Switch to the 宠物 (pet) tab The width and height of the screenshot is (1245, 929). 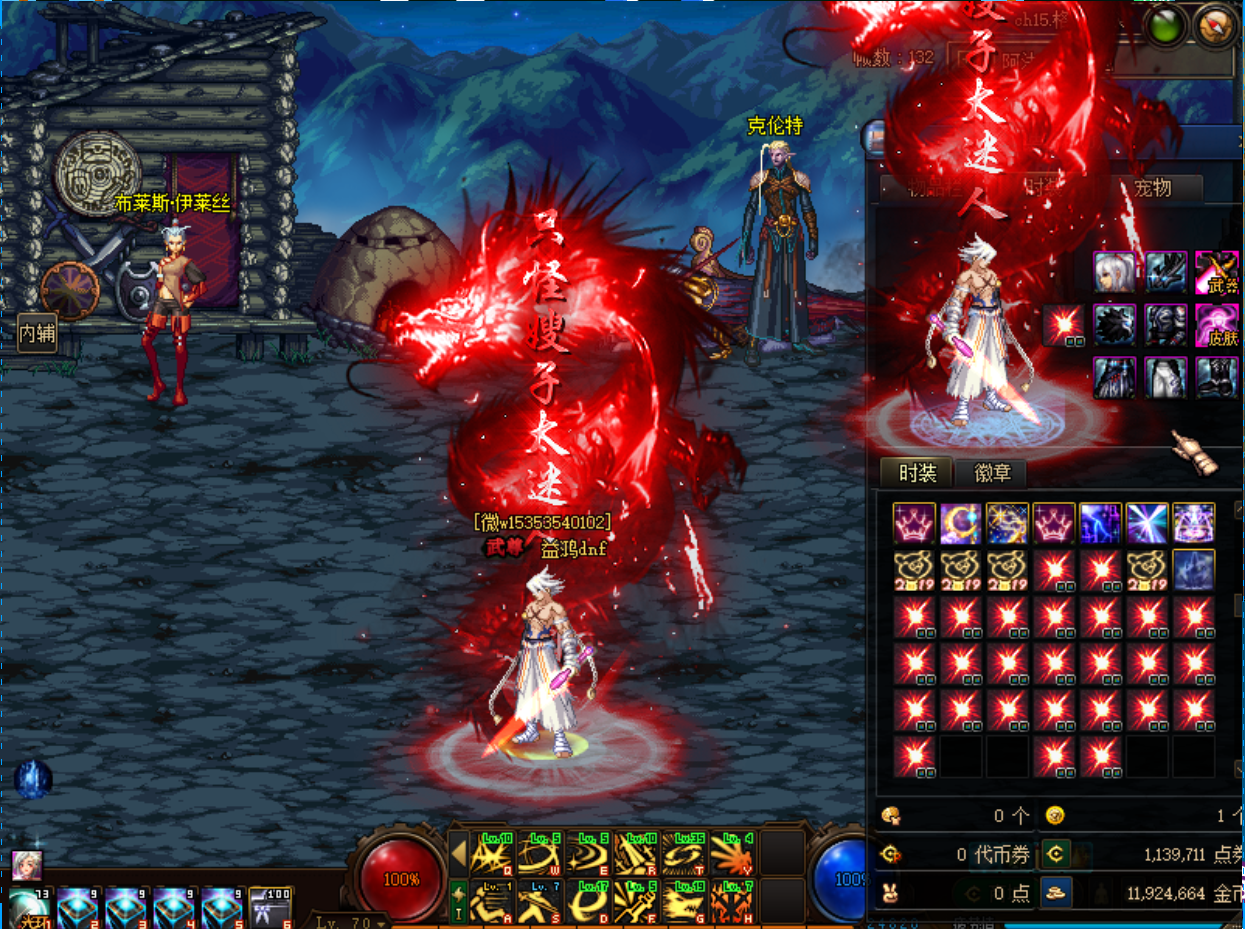pos(1152,188)
